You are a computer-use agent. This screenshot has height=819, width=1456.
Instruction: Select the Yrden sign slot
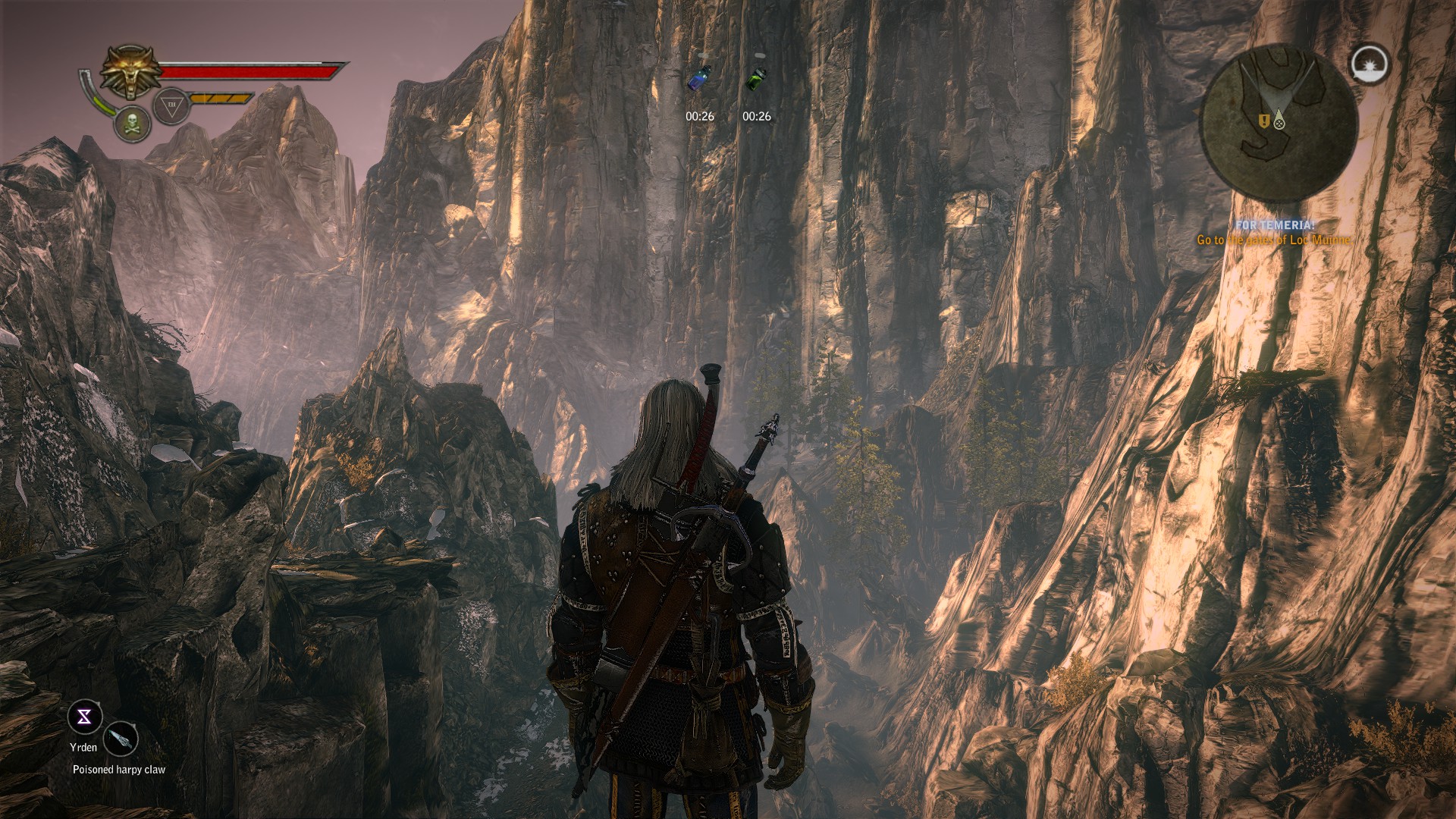(x=84, y=717)
